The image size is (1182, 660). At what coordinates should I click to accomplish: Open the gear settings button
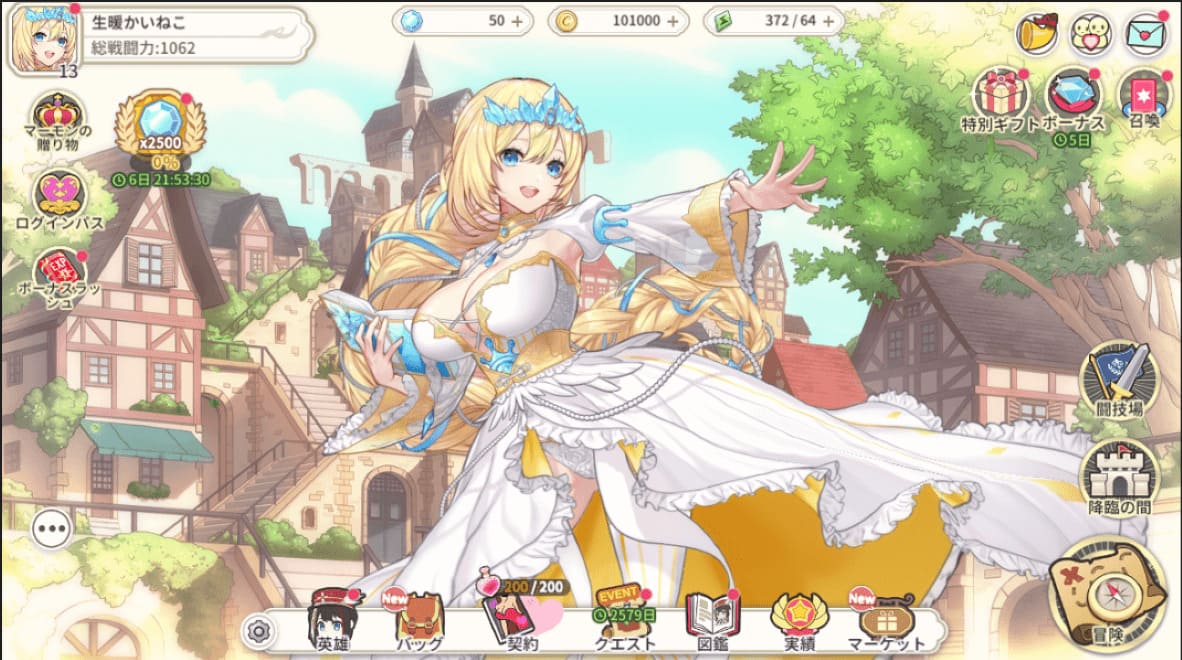point(259,631)
